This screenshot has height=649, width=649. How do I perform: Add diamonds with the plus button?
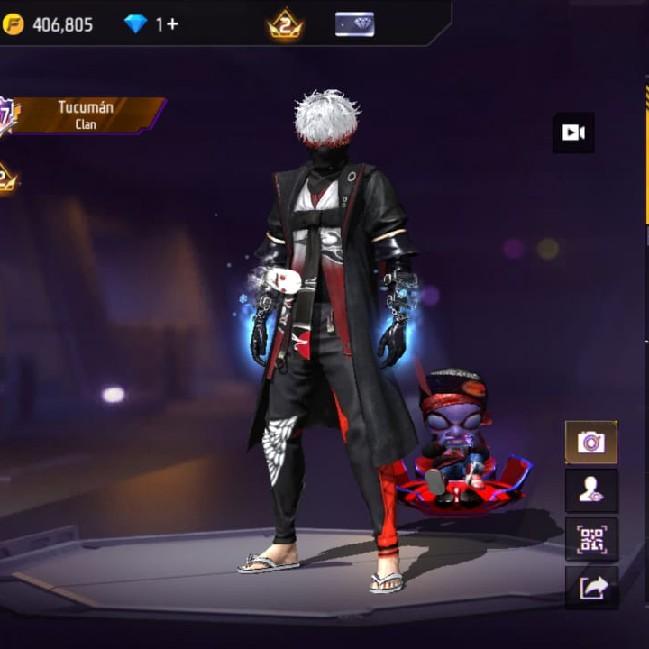coord(173,24)
